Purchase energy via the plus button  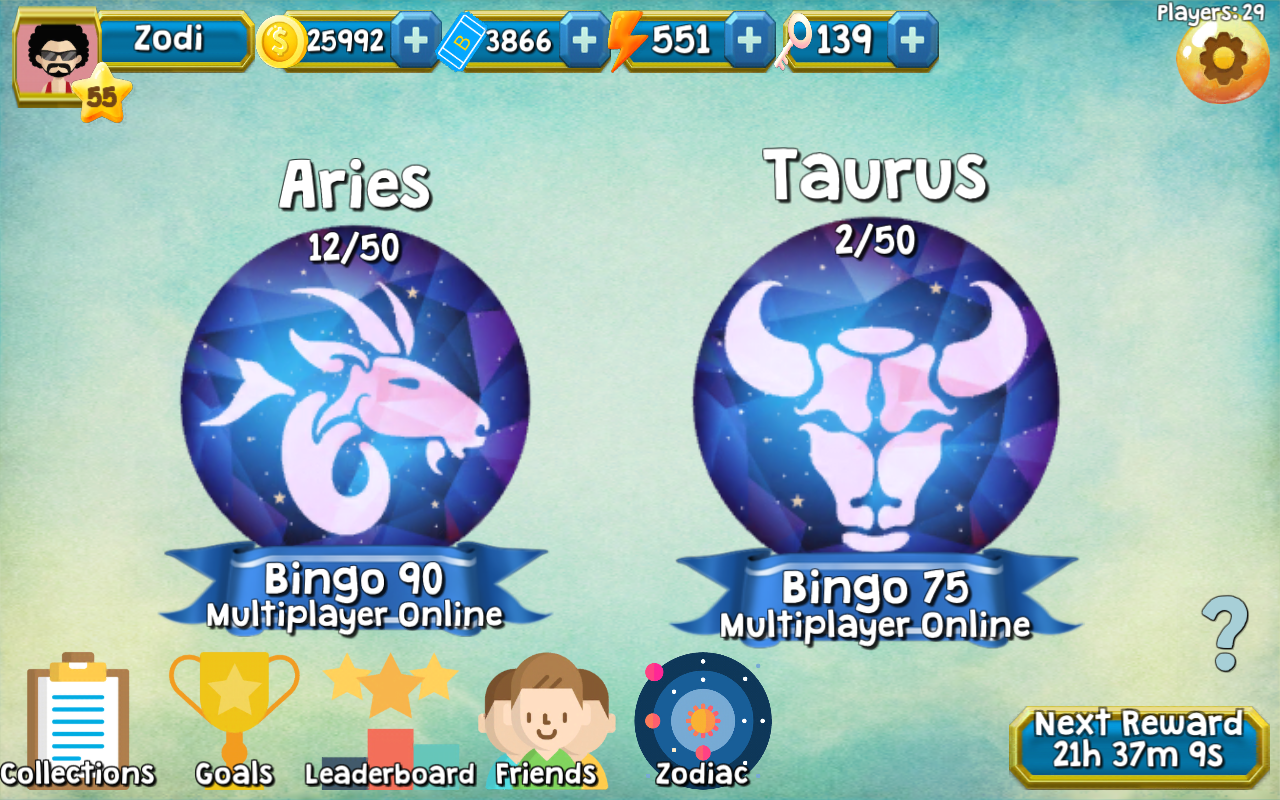pos(749,42)
